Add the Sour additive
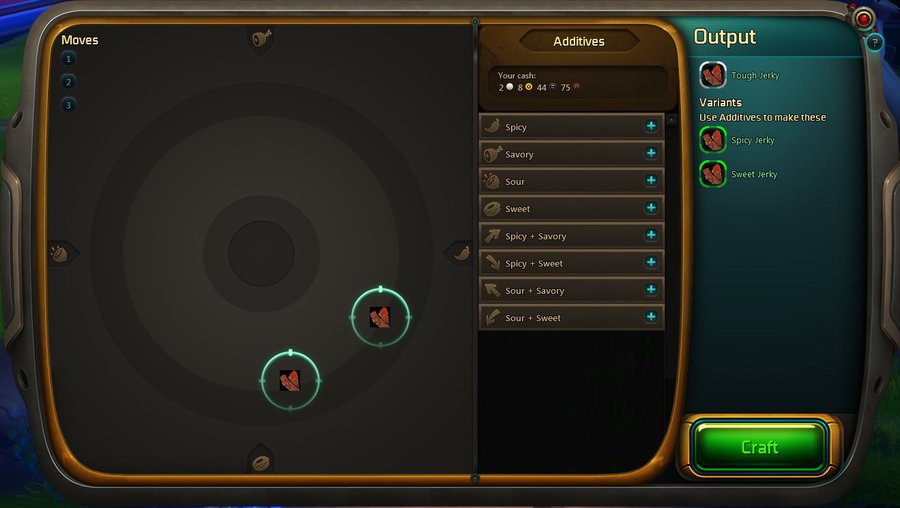This screenshot has height=508, width=900. pyautogui.click(x=651, y=181)
